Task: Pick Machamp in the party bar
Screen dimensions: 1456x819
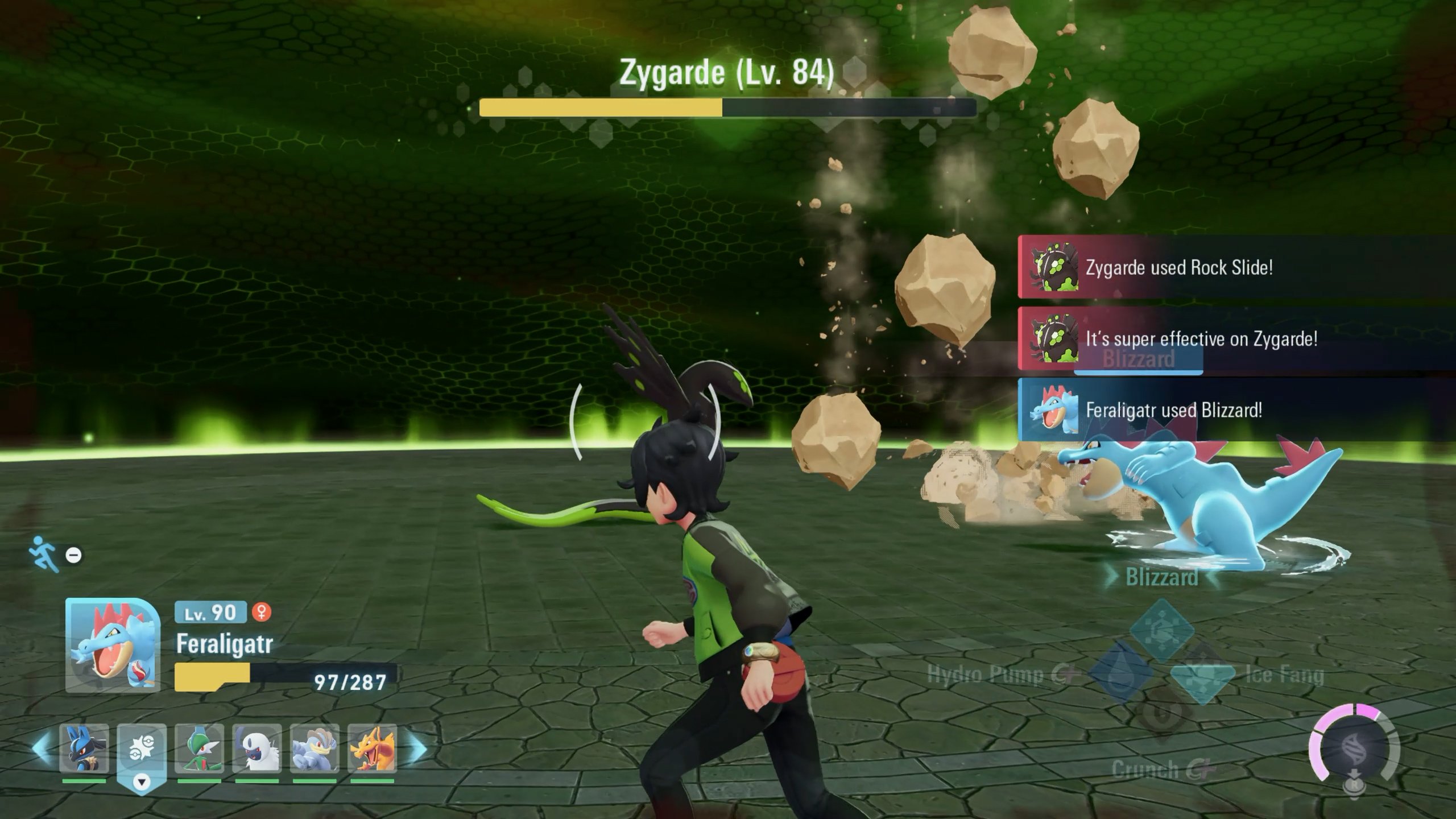Action: coord(315,749)
